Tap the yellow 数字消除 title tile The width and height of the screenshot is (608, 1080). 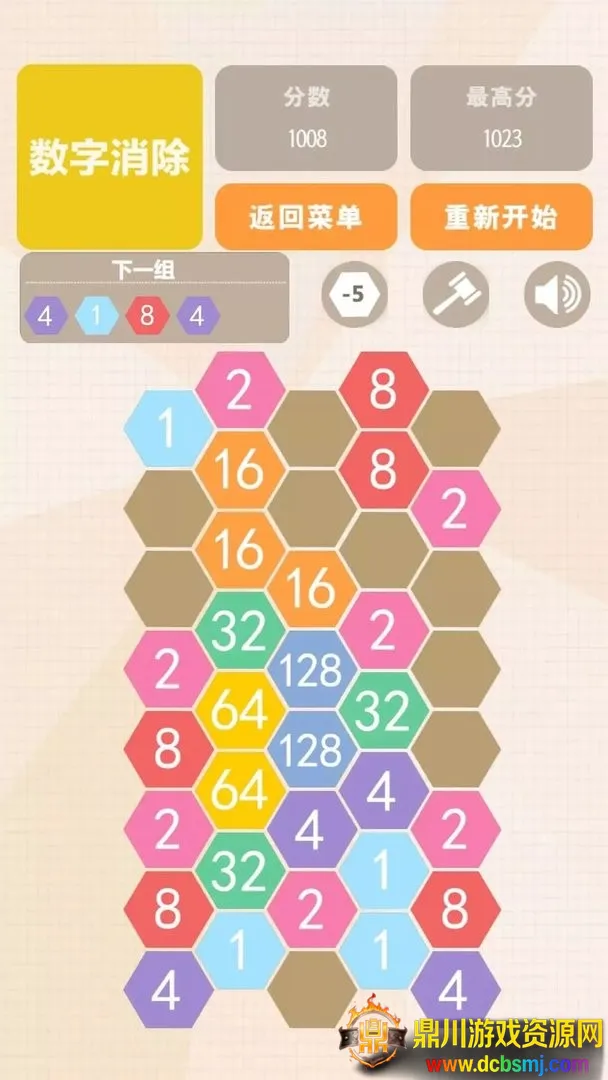click(109, 157)
